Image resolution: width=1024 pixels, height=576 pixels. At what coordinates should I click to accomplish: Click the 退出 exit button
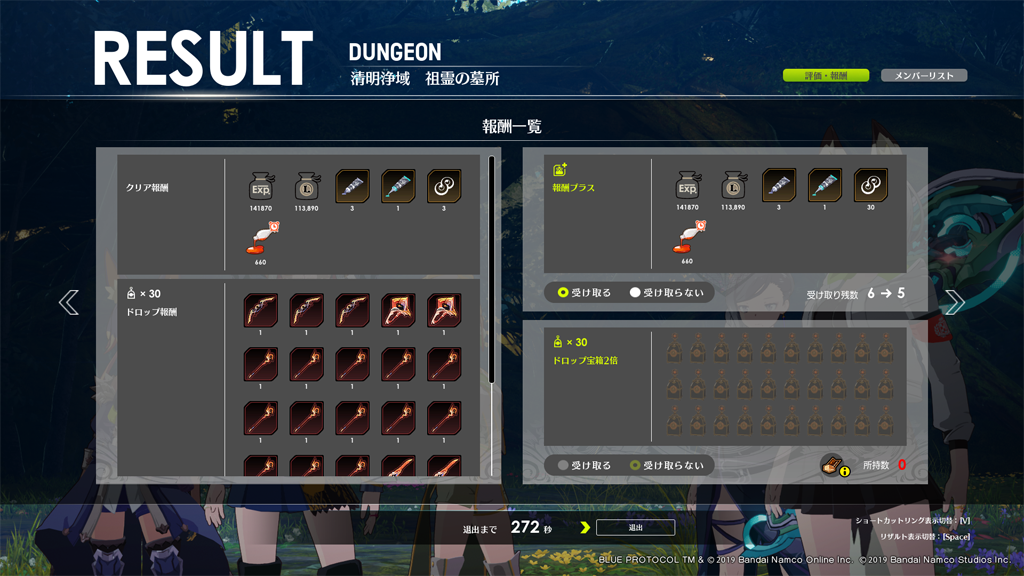pyautogui.click(x=635, y=527)
